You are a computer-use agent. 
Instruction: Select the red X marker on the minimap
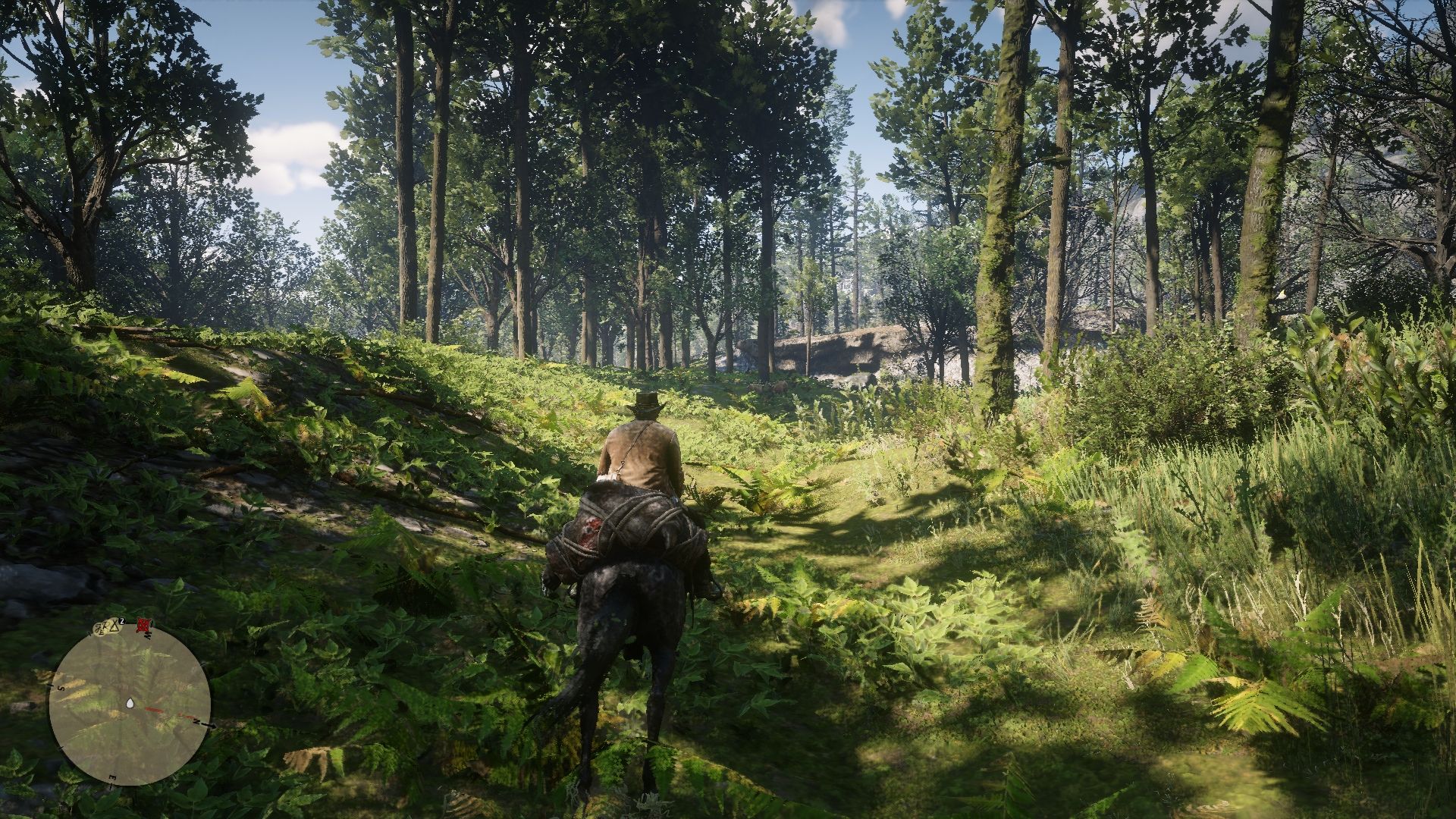(144, 626)
